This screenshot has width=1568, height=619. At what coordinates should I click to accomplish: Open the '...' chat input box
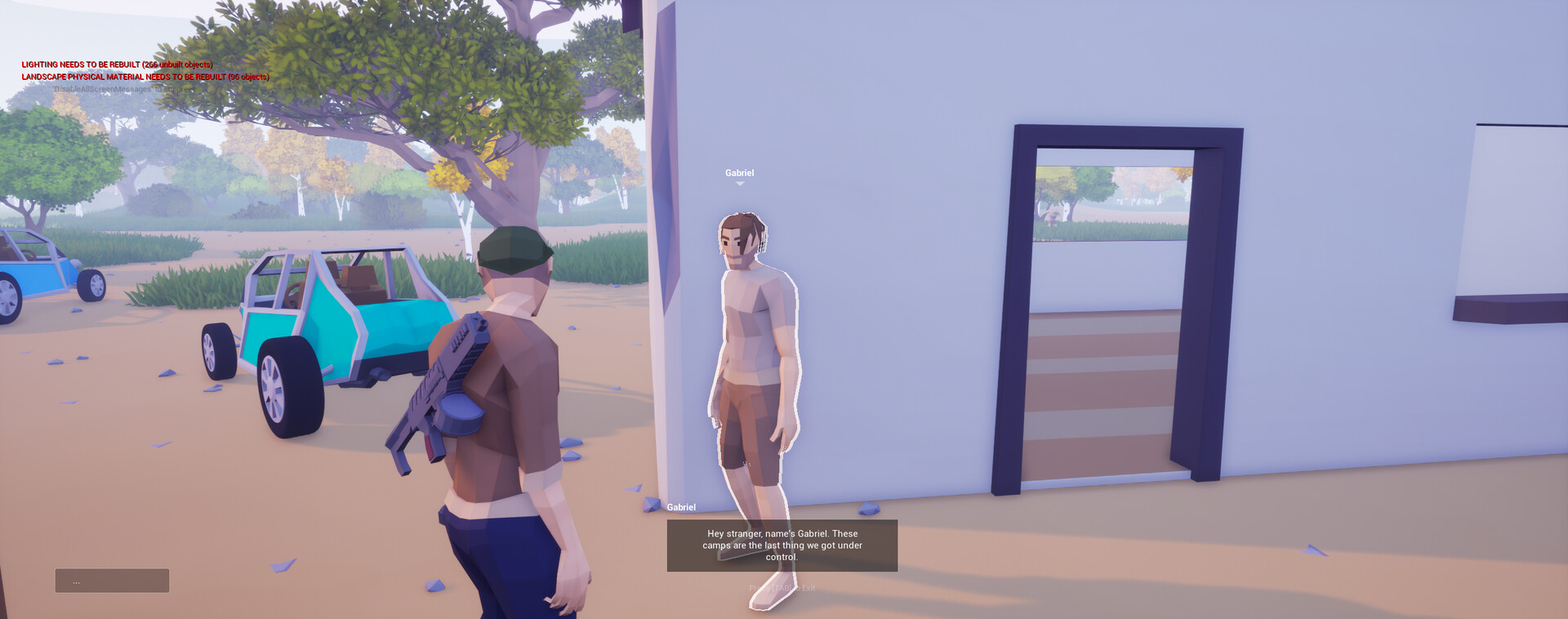click(x=111, y=581)
